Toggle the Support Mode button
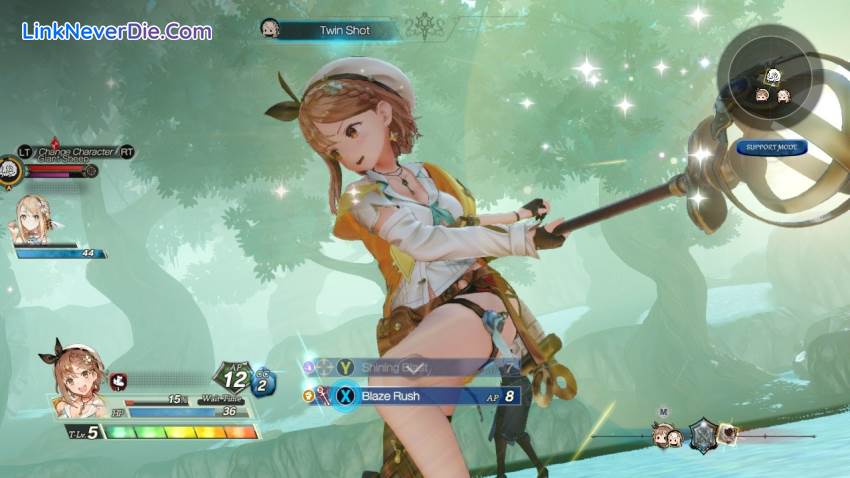 click(x=771, y=147)
